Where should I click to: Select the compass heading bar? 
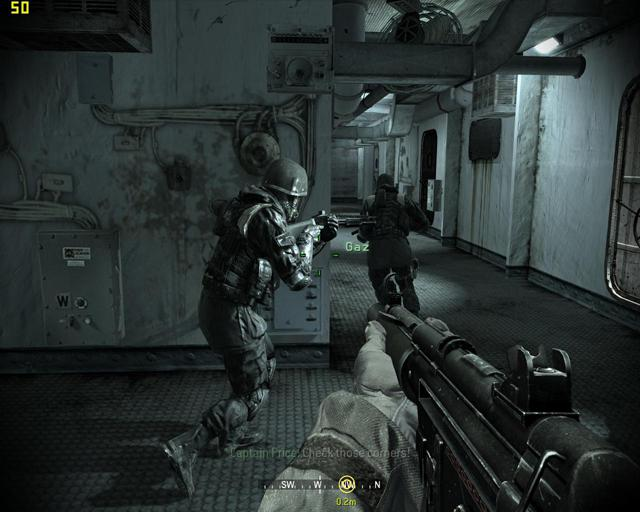tap(320, 485)
